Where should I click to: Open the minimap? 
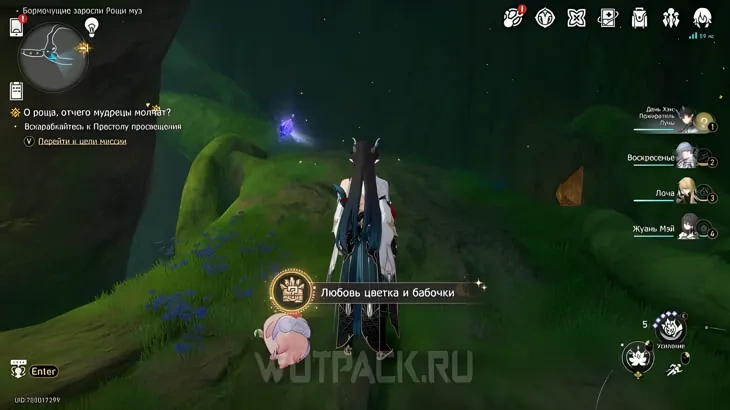click(x=53, y=56)
